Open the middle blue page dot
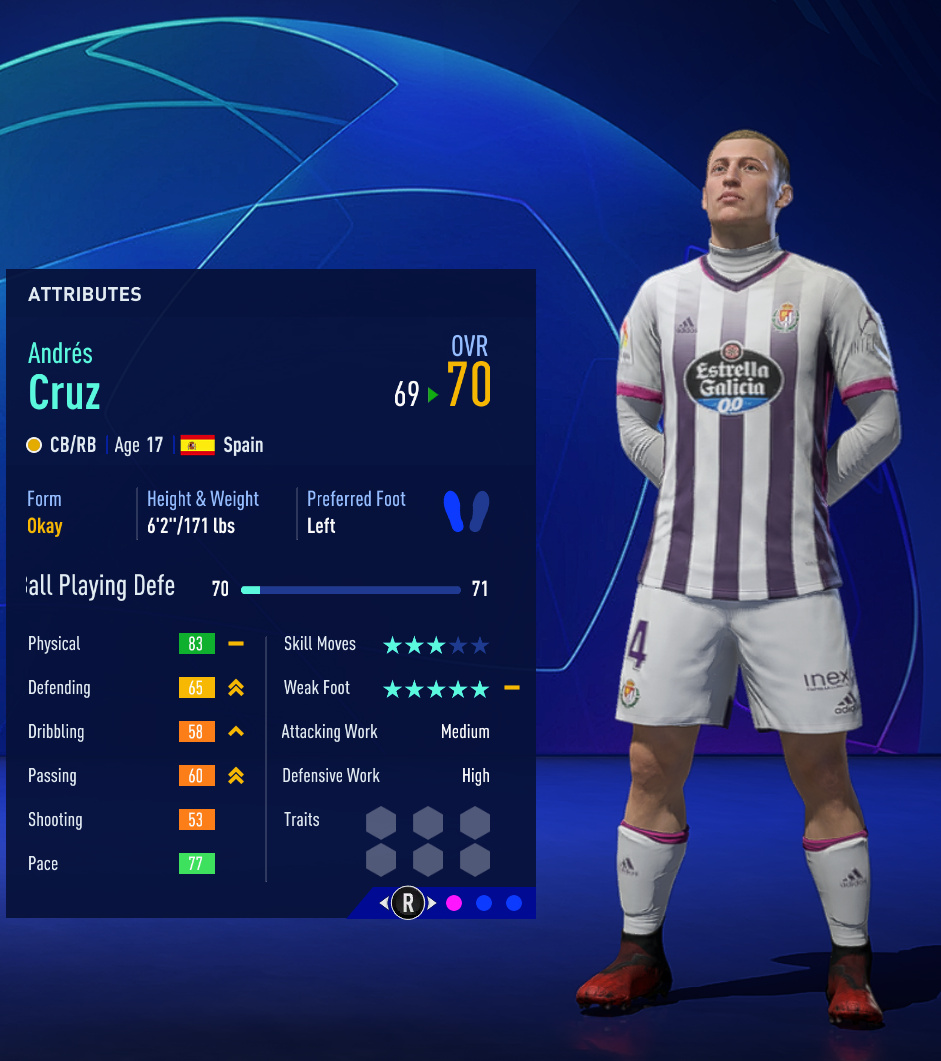 pyautogui.click(x=484, y=903)
